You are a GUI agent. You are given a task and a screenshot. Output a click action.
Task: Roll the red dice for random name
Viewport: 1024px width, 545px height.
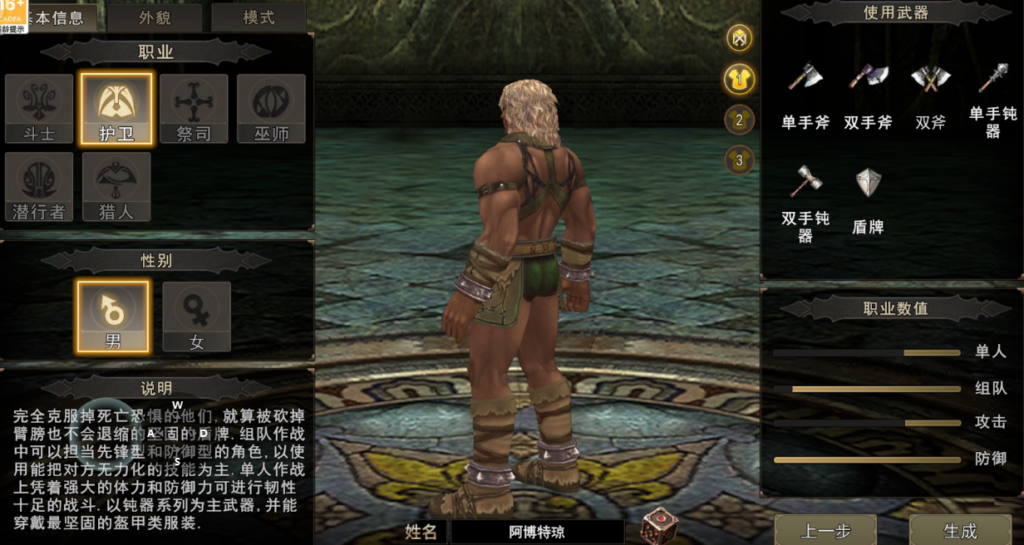pos(658,527)
